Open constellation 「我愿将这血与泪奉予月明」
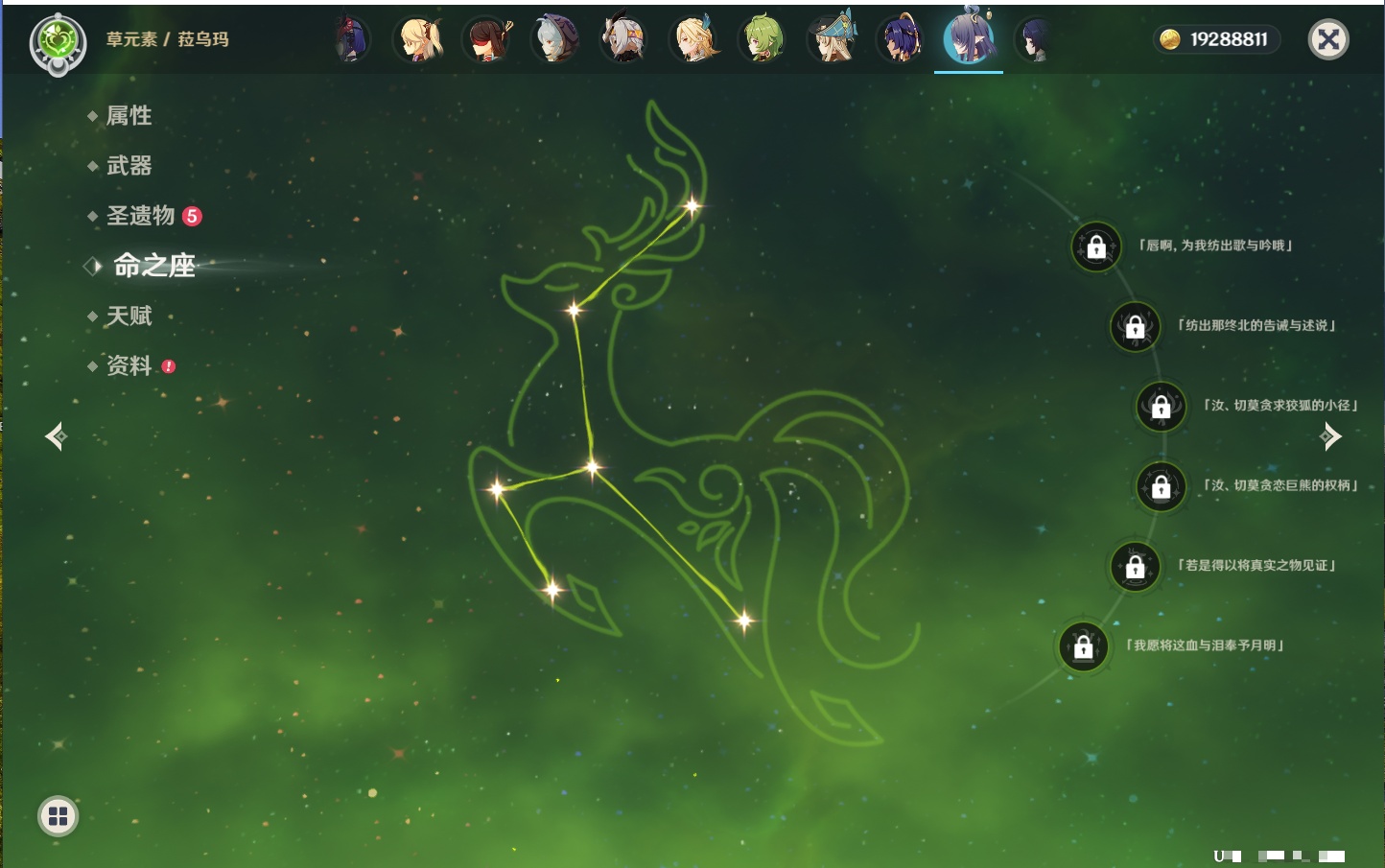 point(1083,646)
